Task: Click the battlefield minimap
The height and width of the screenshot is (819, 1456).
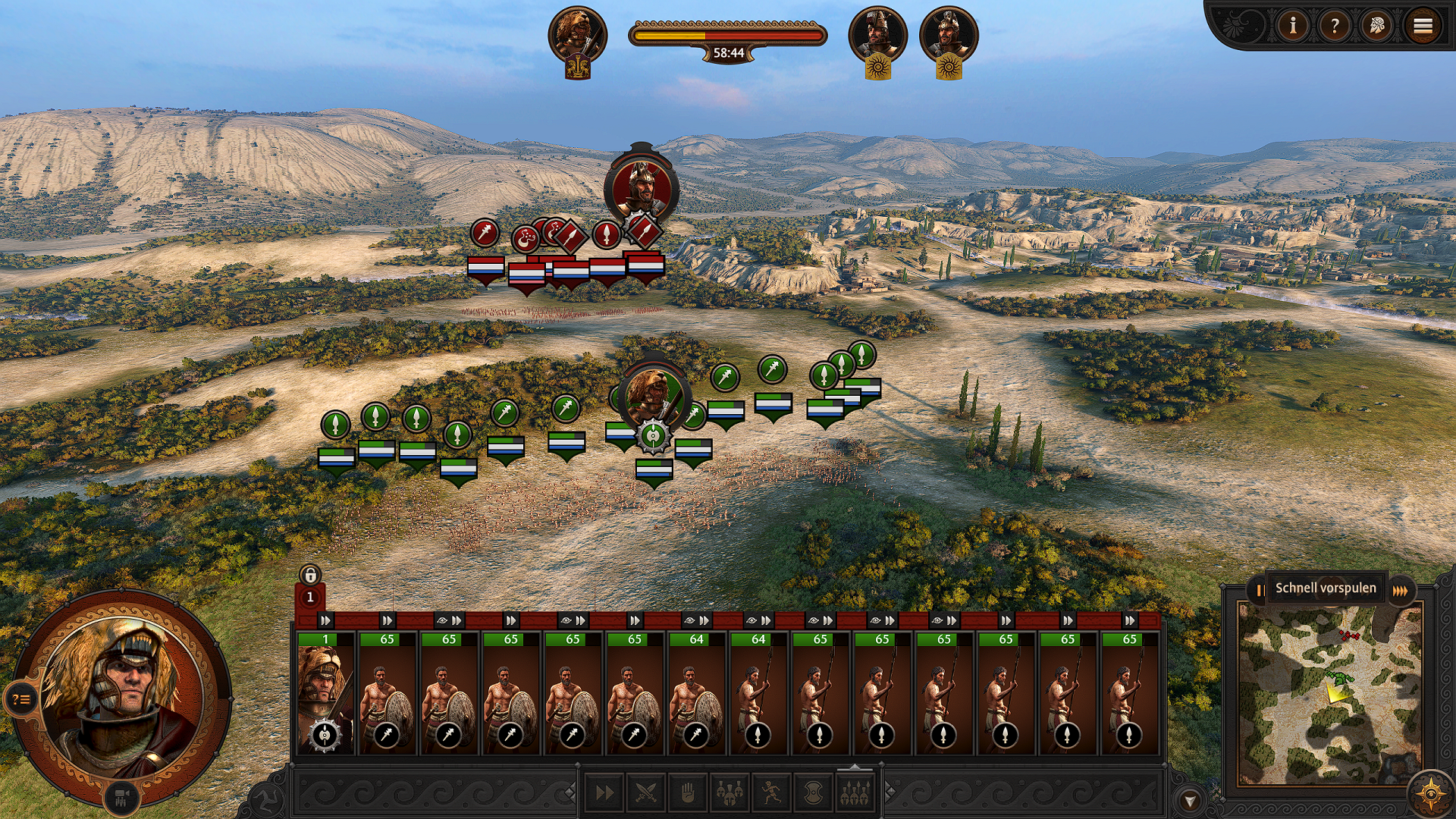Action: [1329, 694]
